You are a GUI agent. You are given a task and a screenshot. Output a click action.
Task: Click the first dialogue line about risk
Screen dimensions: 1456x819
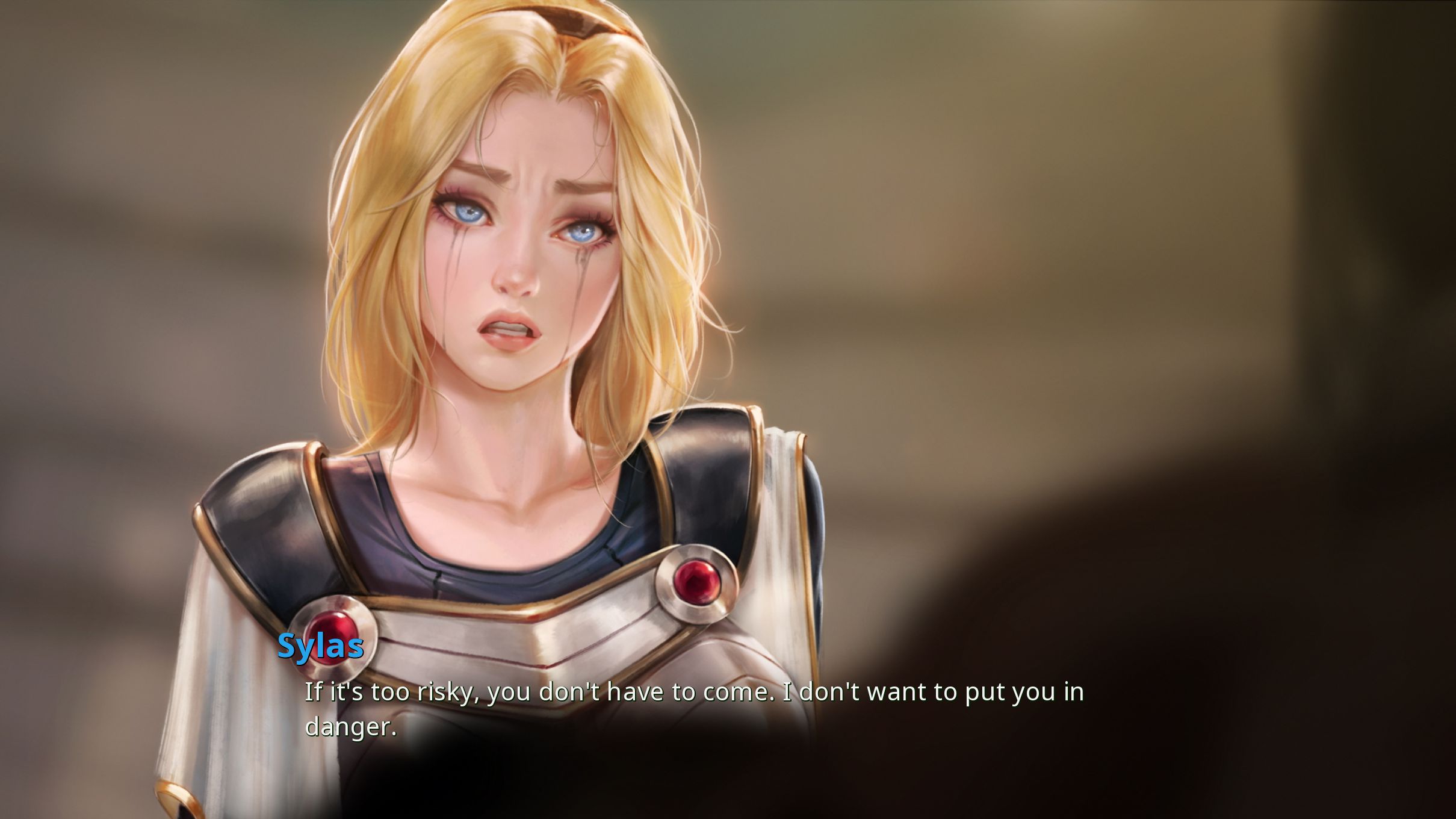tap(692, 693)
